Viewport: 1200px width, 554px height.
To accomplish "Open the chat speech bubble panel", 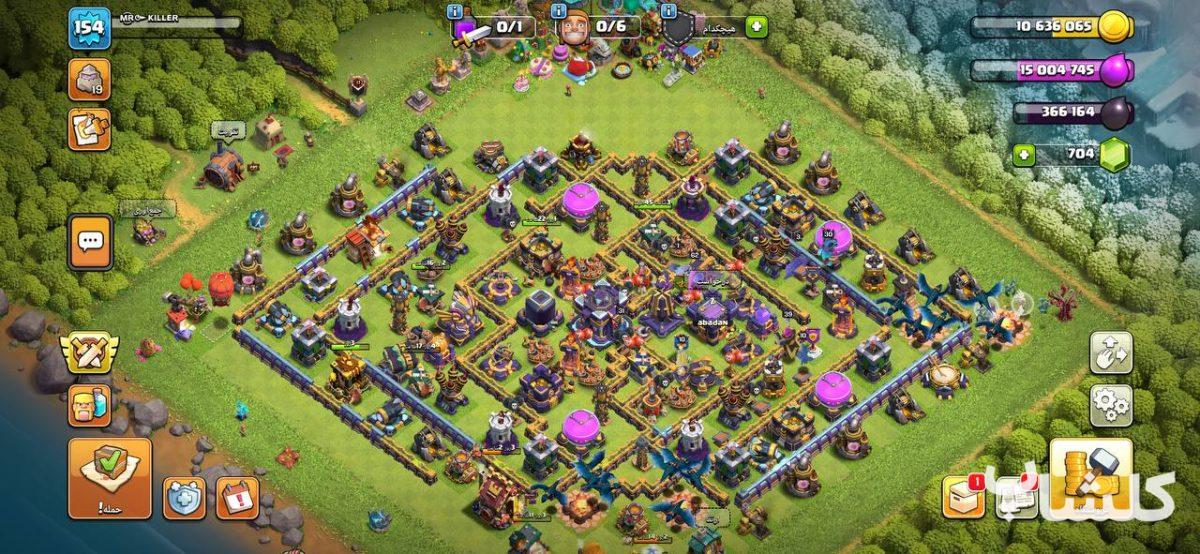I will pyautogui.click(x=90, y=241).
